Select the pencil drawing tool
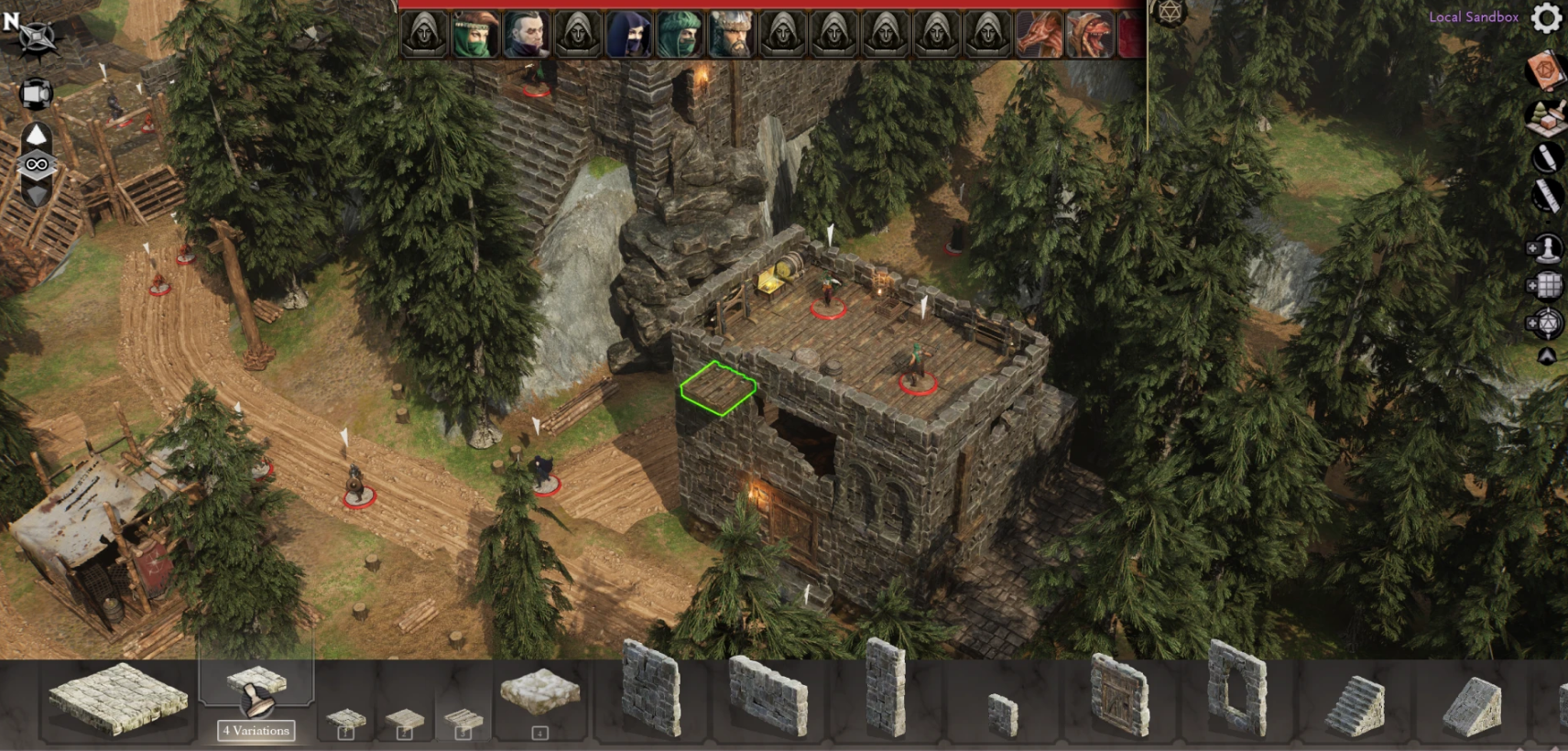The image size is (1568, 751). 1546,158
